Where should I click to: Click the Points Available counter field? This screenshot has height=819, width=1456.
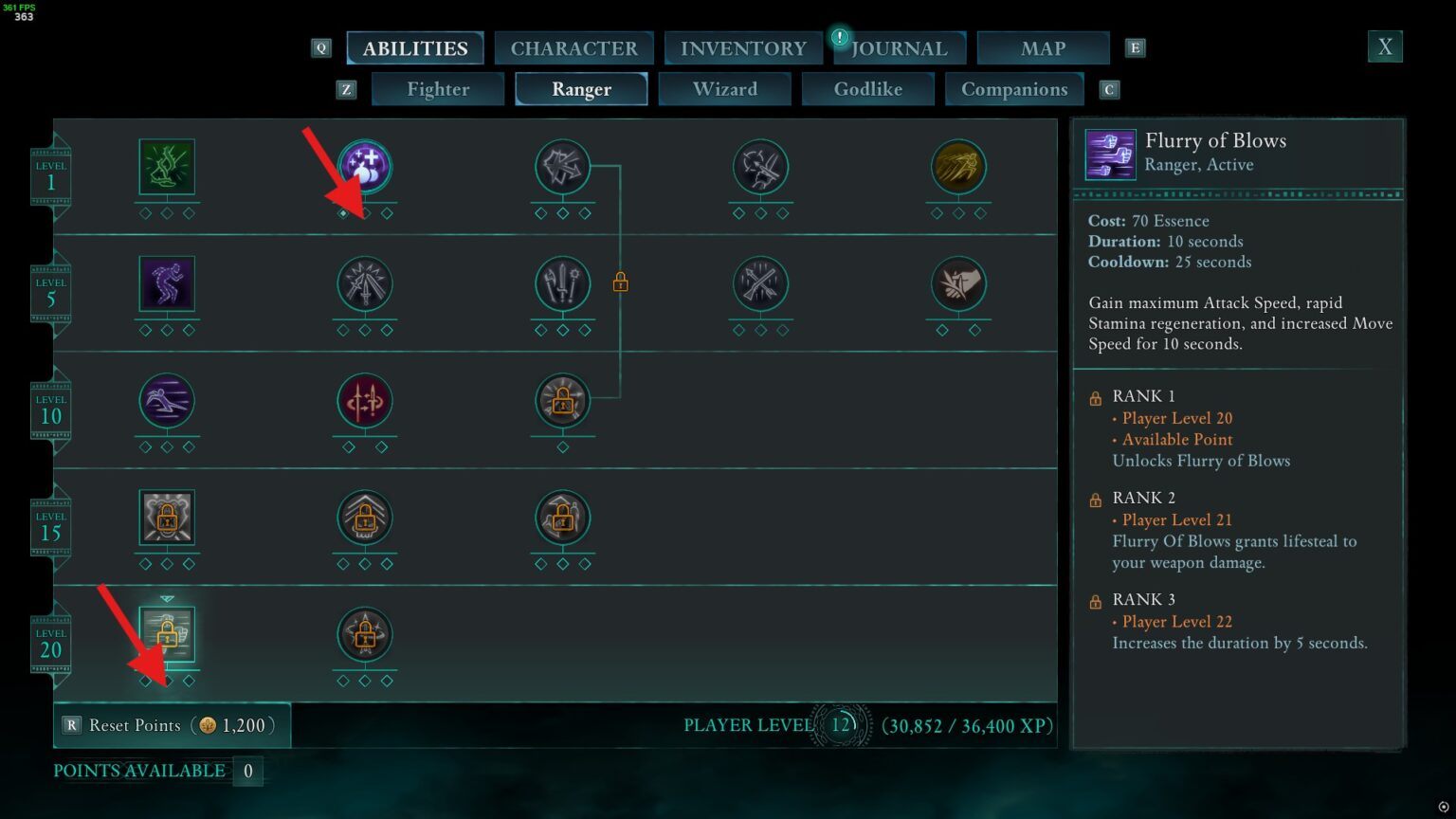(247, 771)
